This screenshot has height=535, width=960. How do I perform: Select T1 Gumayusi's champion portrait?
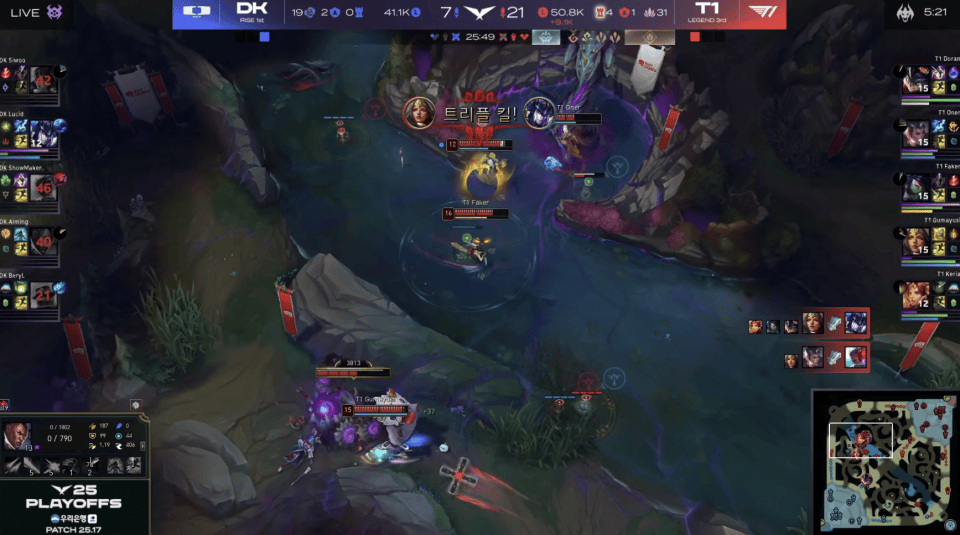[x=915, y=241]
